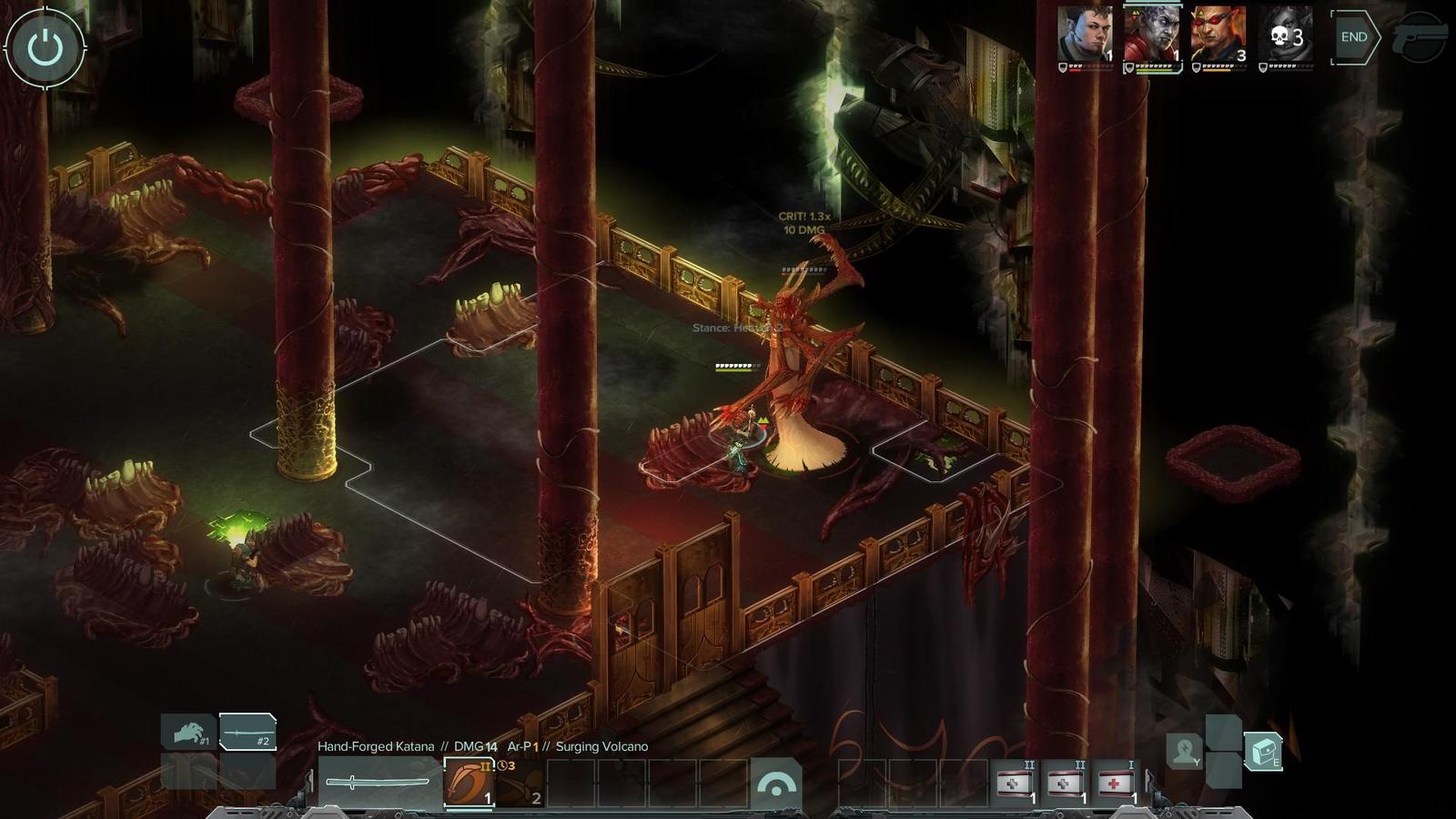Open the power menu button

[45, 48]
